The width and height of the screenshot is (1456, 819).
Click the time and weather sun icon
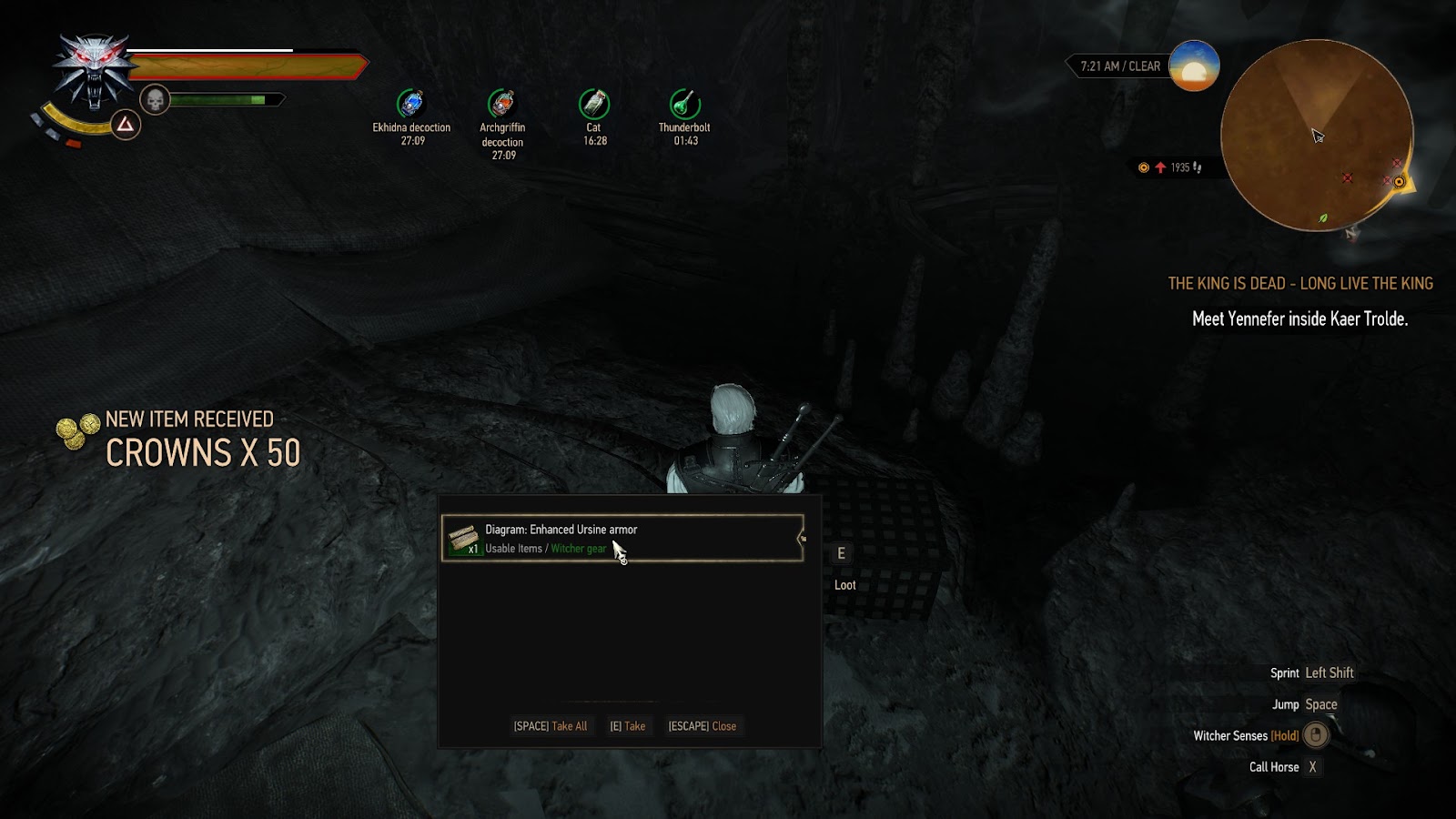click(1193, 66)
